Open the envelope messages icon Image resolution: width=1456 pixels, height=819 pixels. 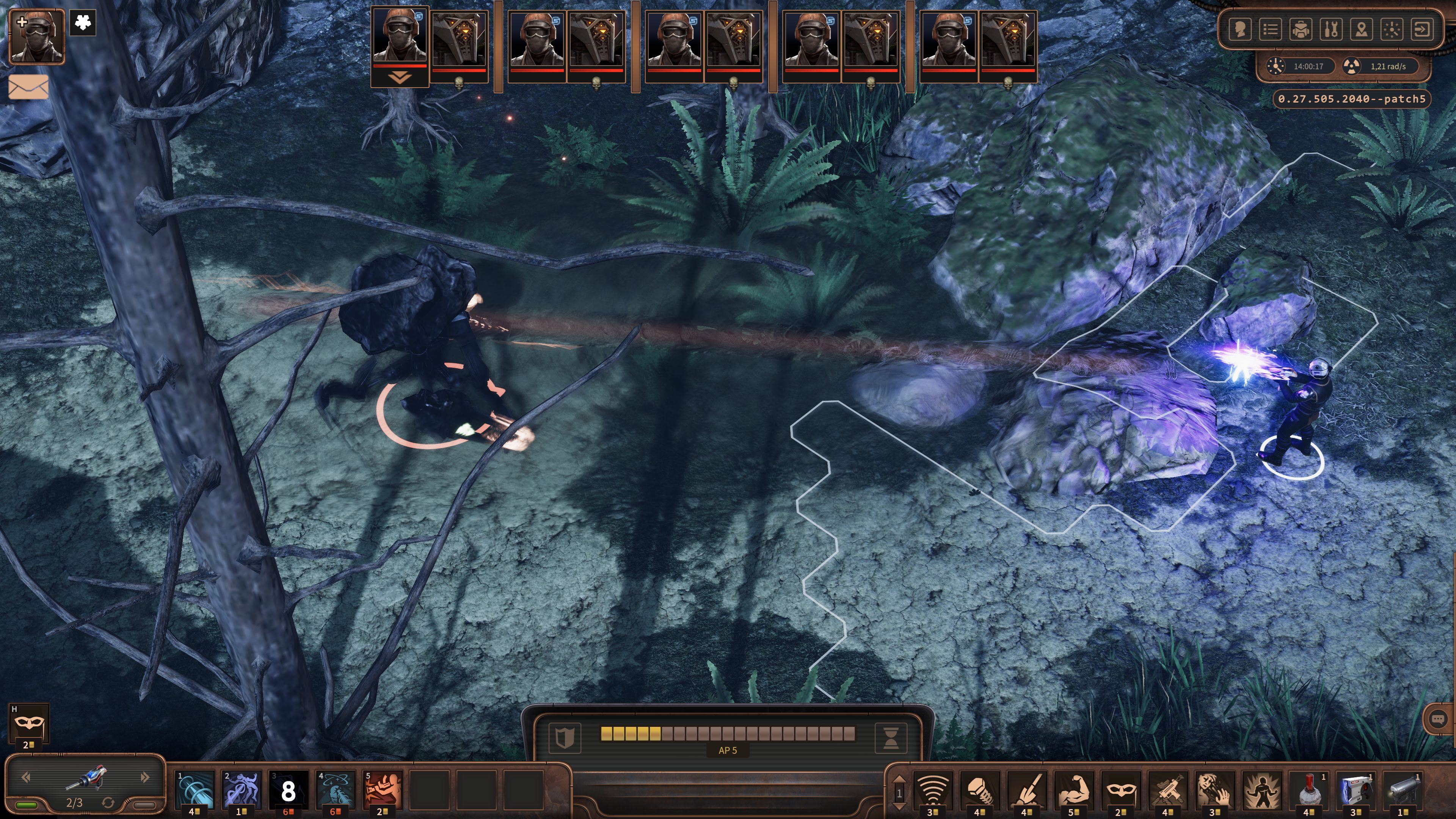(28, 87)
